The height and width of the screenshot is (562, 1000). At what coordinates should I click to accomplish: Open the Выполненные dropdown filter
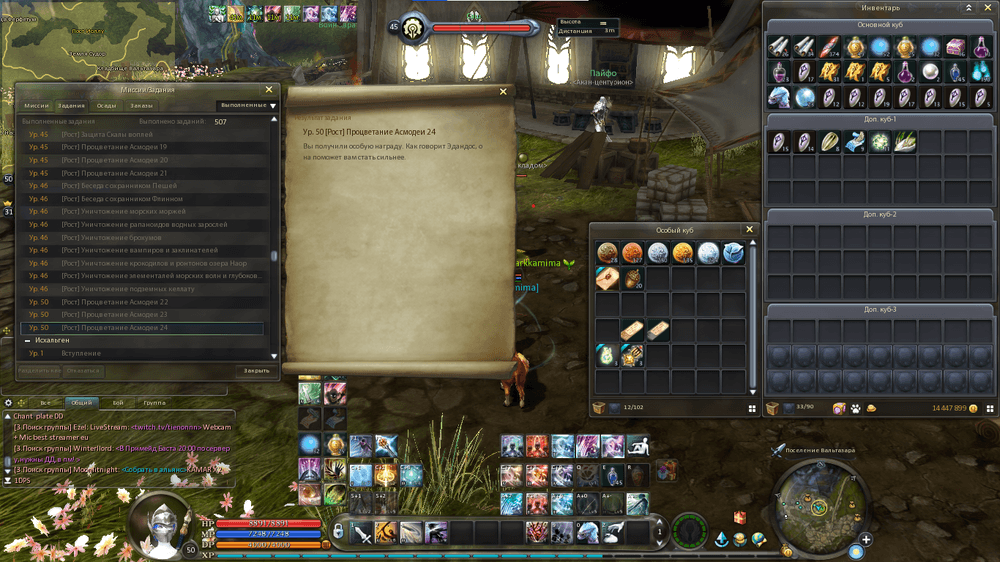tap(247, 105)
